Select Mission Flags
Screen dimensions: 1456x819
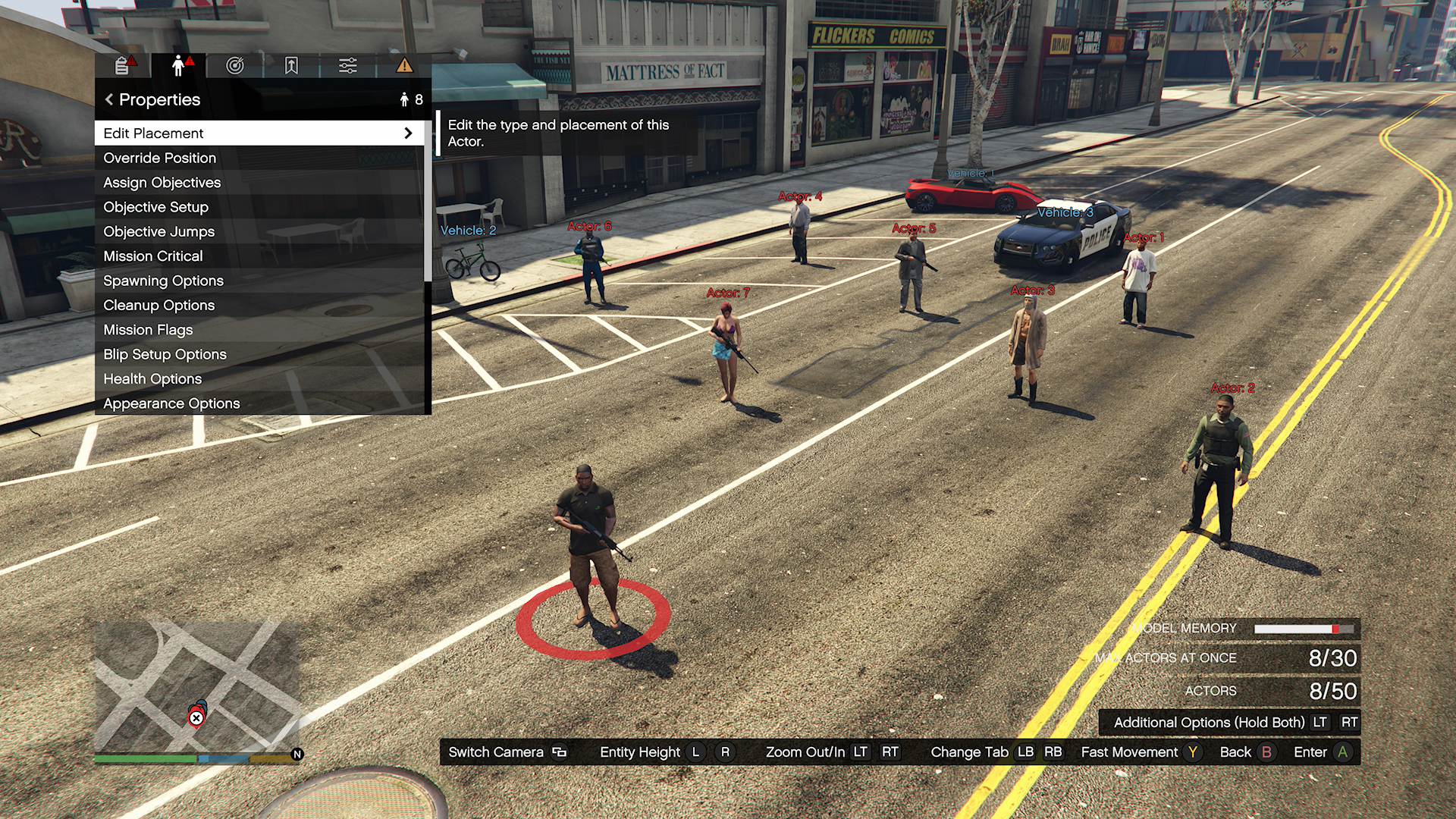coord(258,330)
